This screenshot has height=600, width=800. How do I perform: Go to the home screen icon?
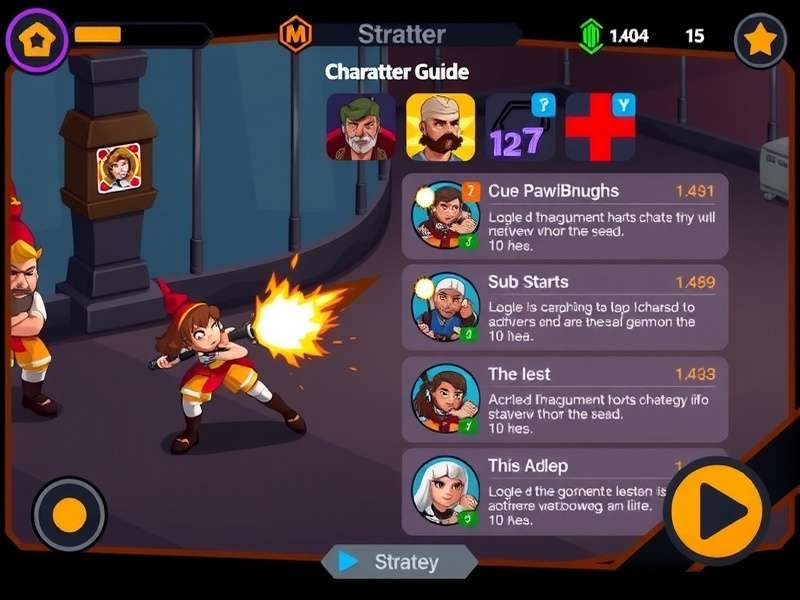point(37,40)
